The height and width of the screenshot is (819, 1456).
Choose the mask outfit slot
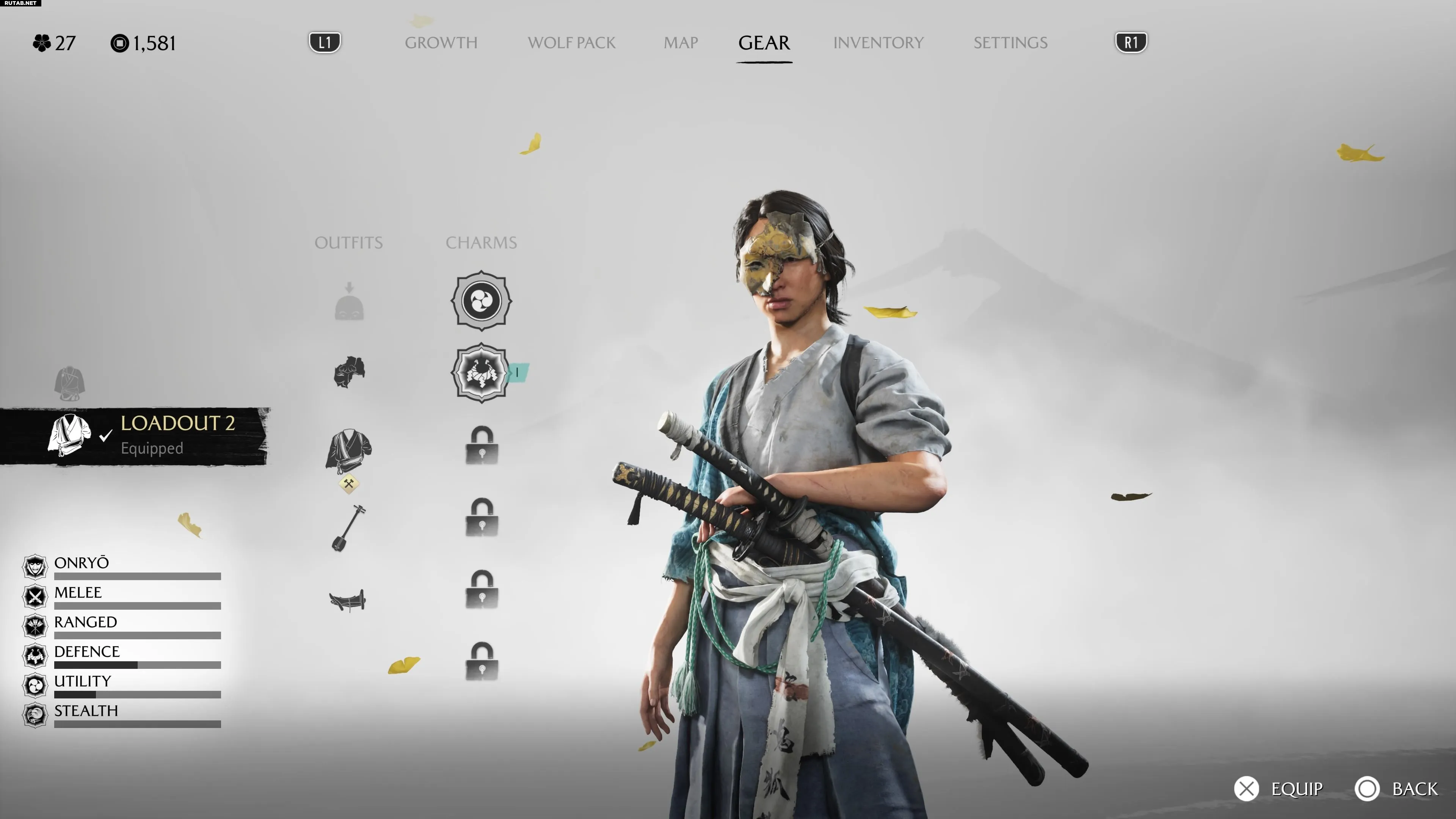click(349, 372)
